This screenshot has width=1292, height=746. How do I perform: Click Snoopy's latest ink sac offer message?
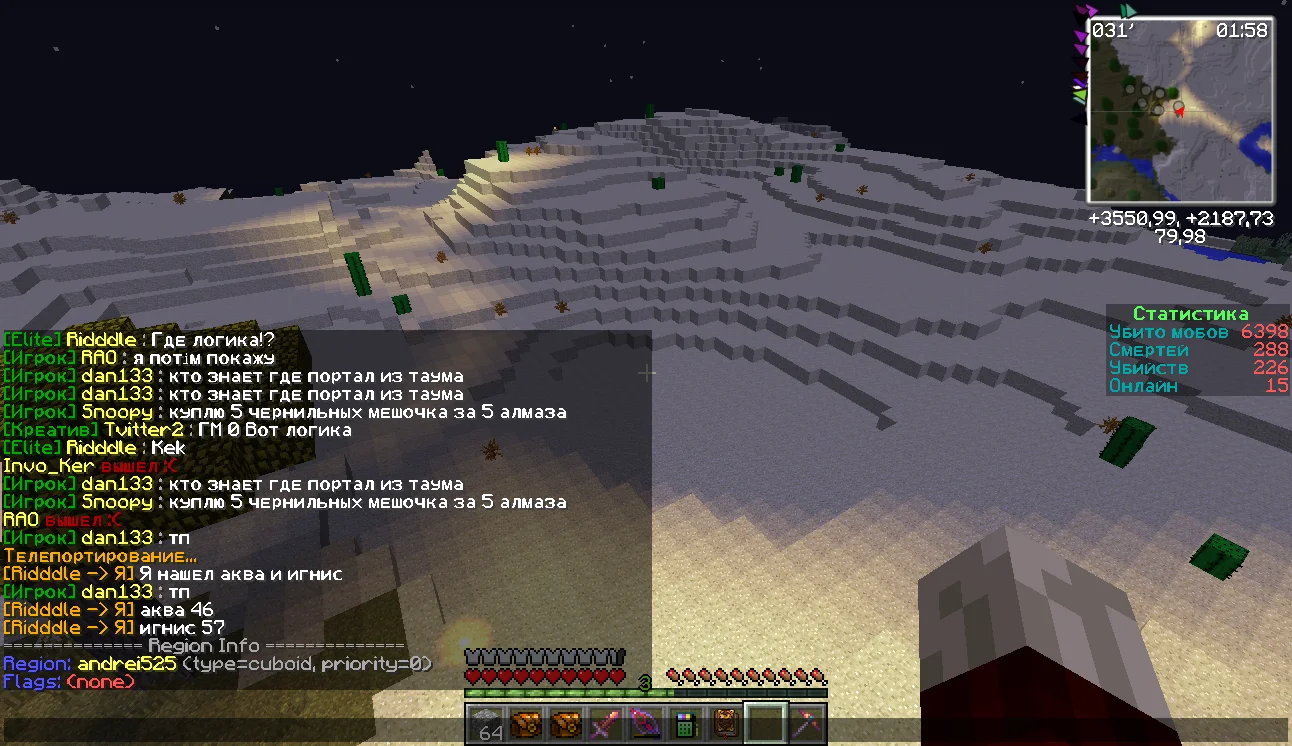tap(284, 502)
